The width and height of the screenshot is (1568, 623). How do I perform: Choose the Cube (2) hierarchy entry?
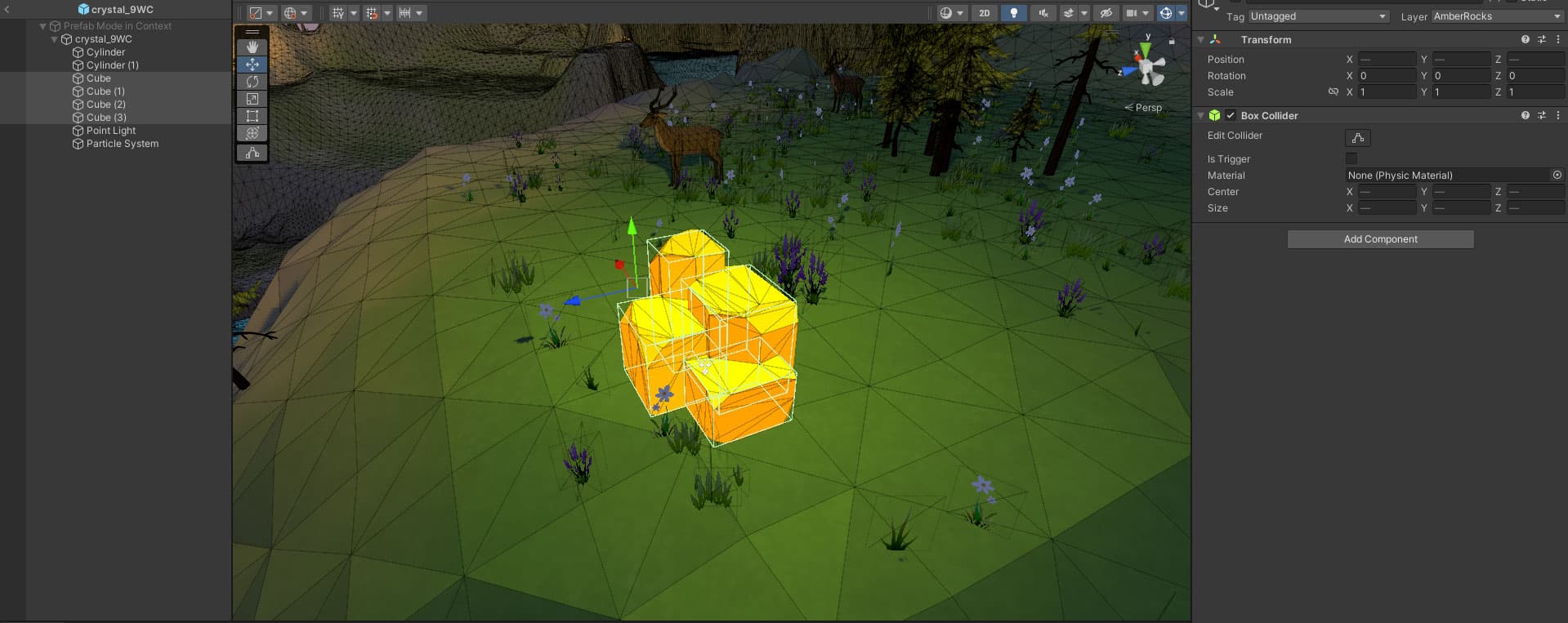click(x=106, y=105)
